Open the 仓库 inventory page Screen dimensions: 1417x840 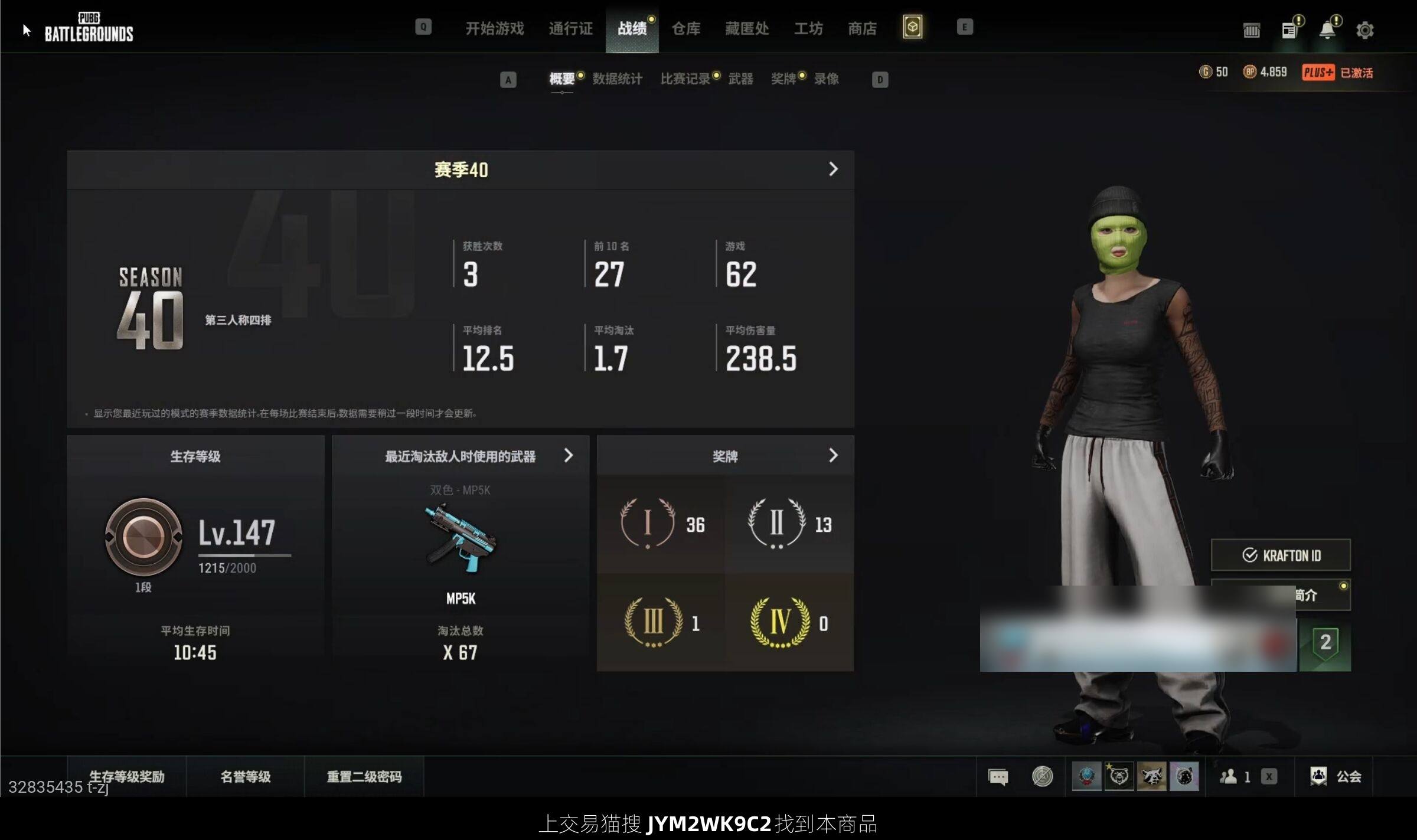tap(685, 28)
